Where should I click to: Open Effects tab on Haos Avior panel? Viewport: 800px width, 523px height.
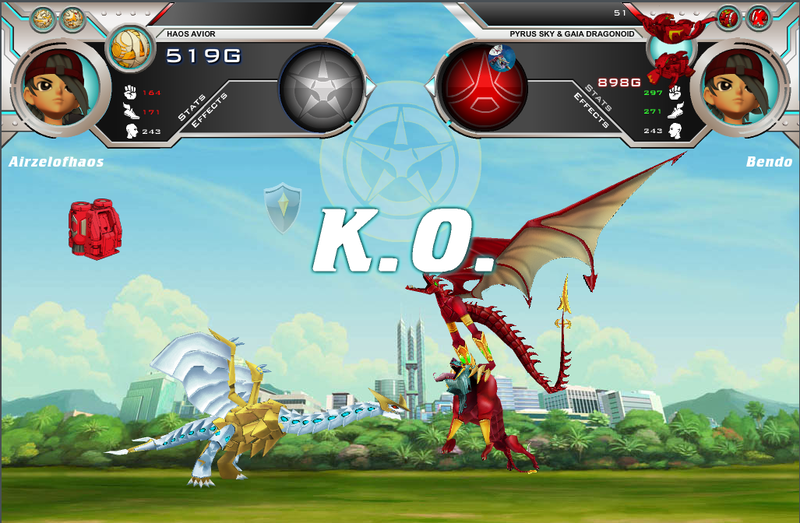click(208, 109)
